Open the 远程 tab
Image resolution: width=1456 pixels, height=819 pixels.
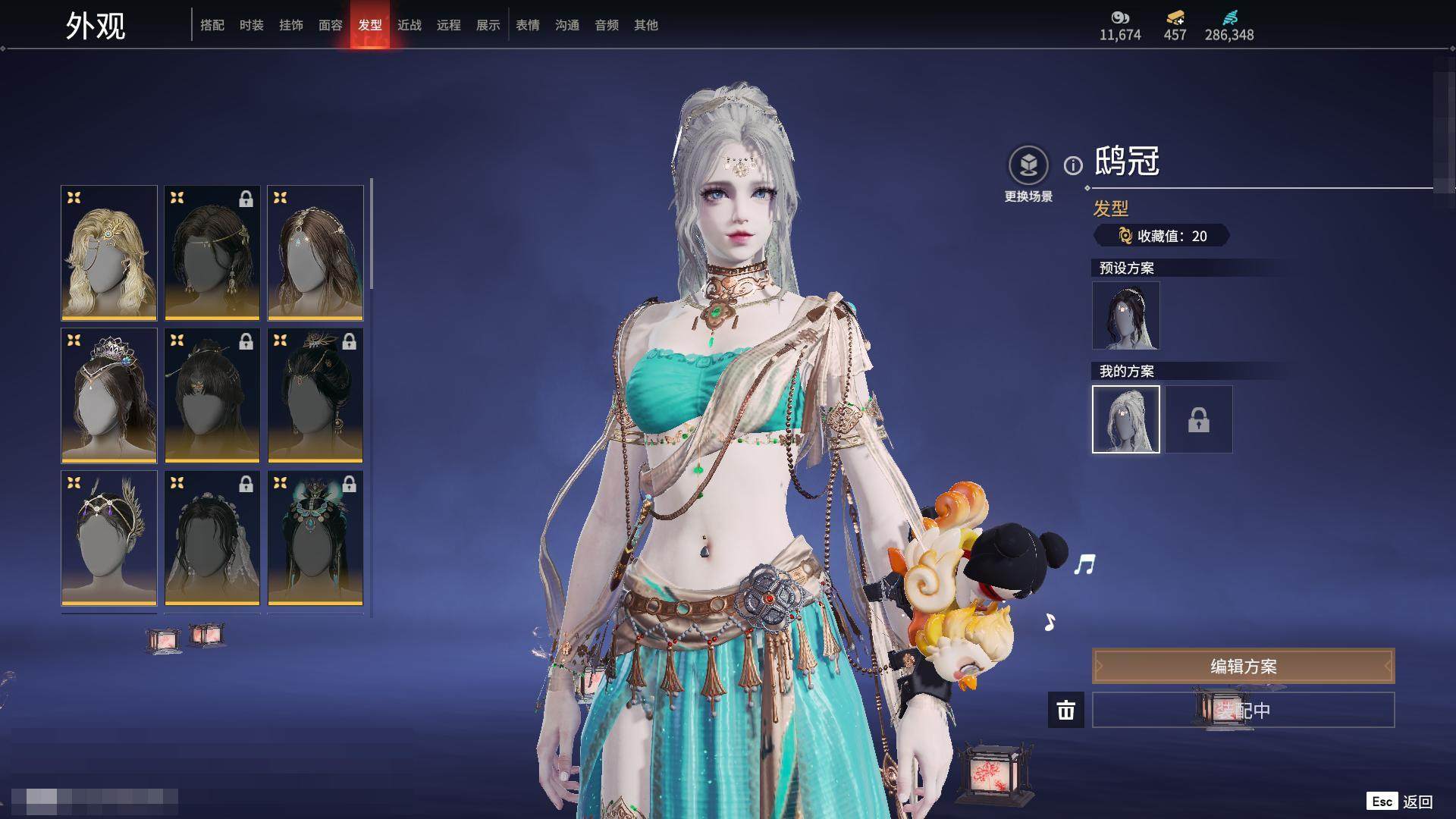coord(449,25)
